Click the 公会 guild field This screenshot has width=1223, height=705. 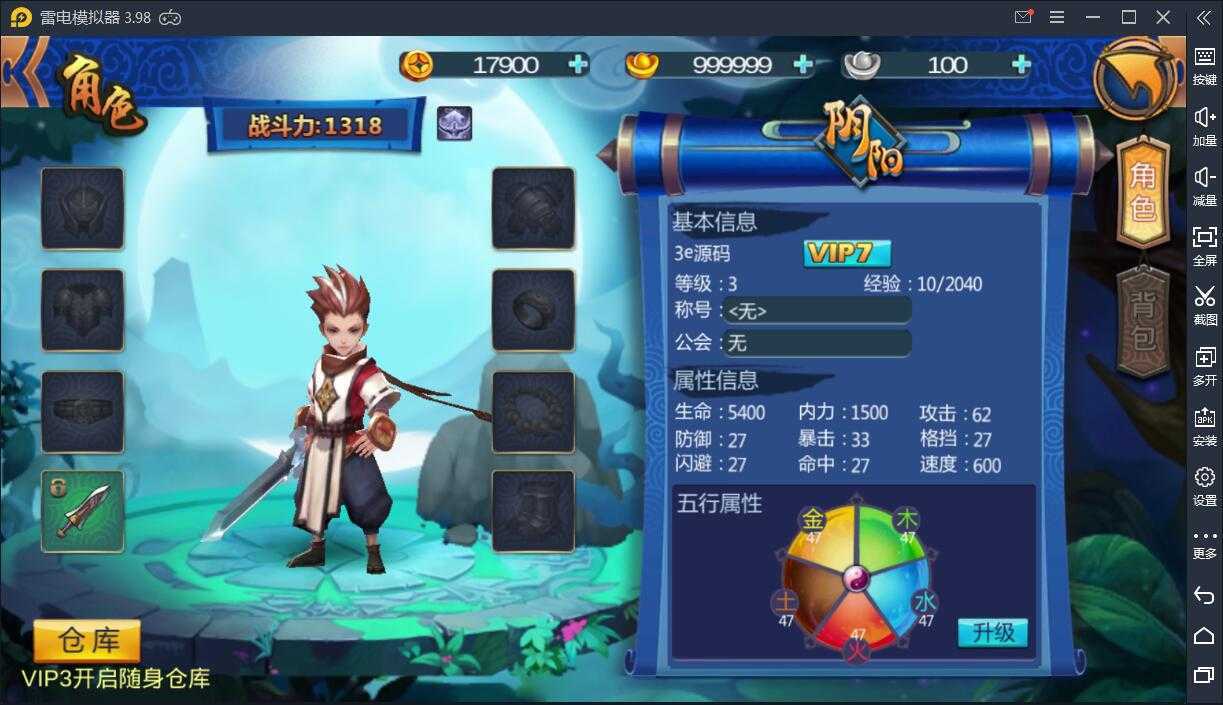817,343
